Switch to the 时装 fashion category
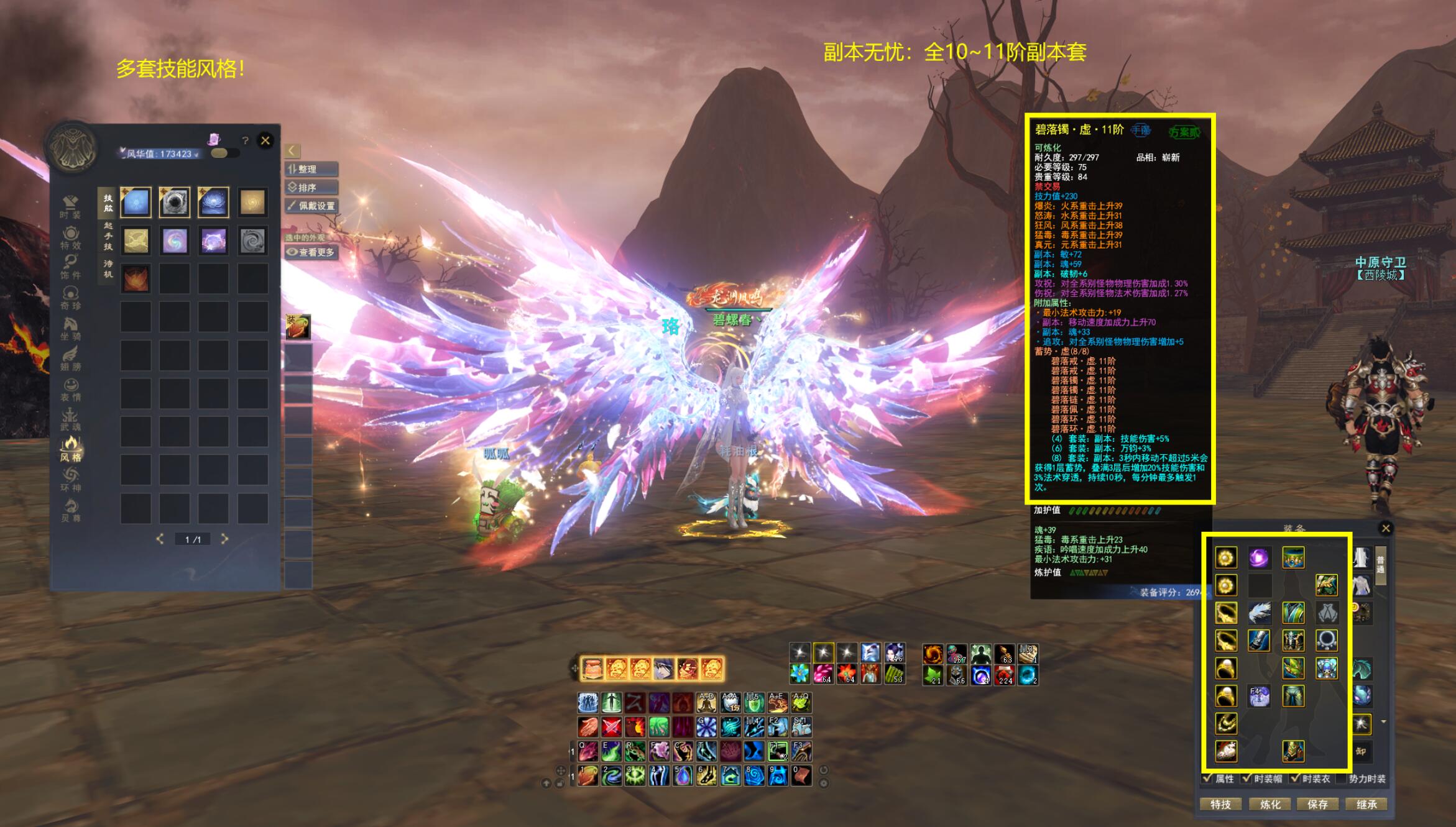Screen dimensions: 1456x827 click(x=70, y=207)
